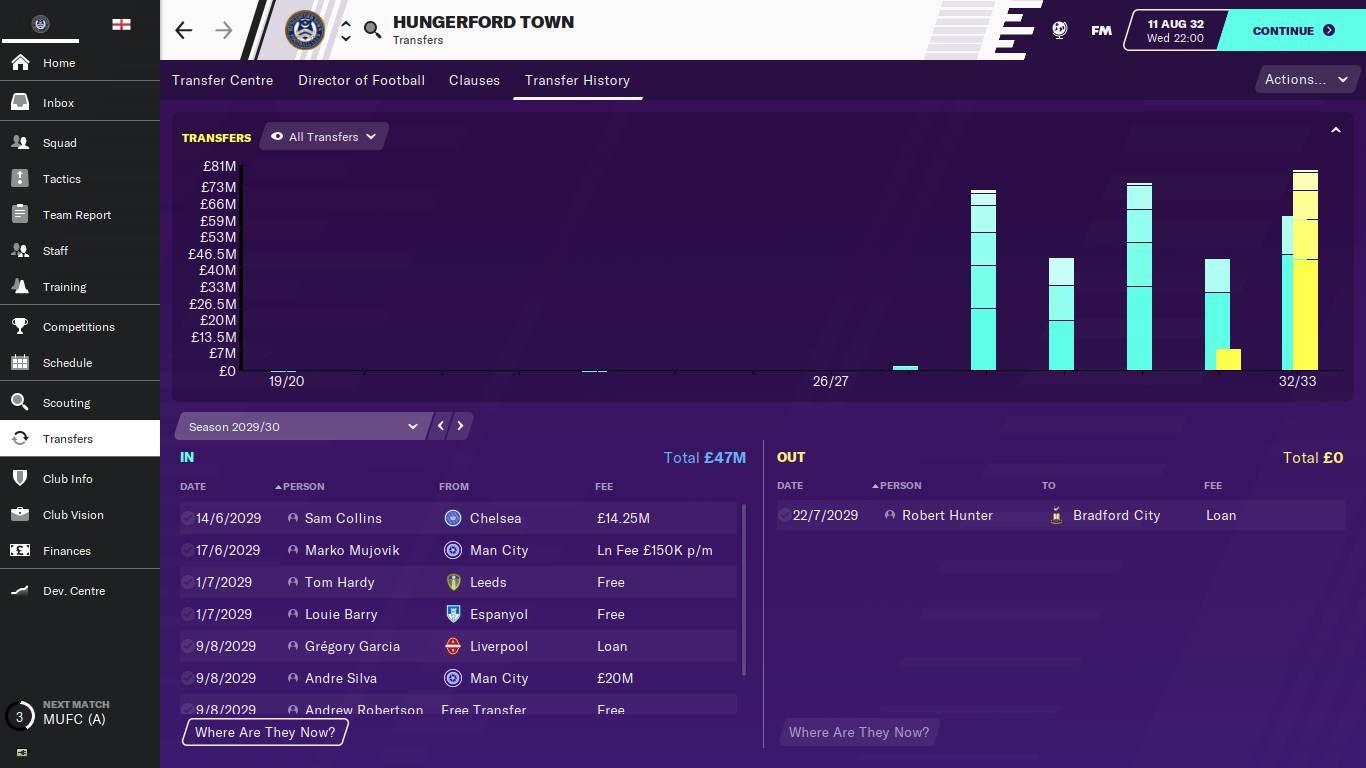Open the Season 2029/30 selector
Viewport: 1366px width, 768px height.
coord(302,427)
